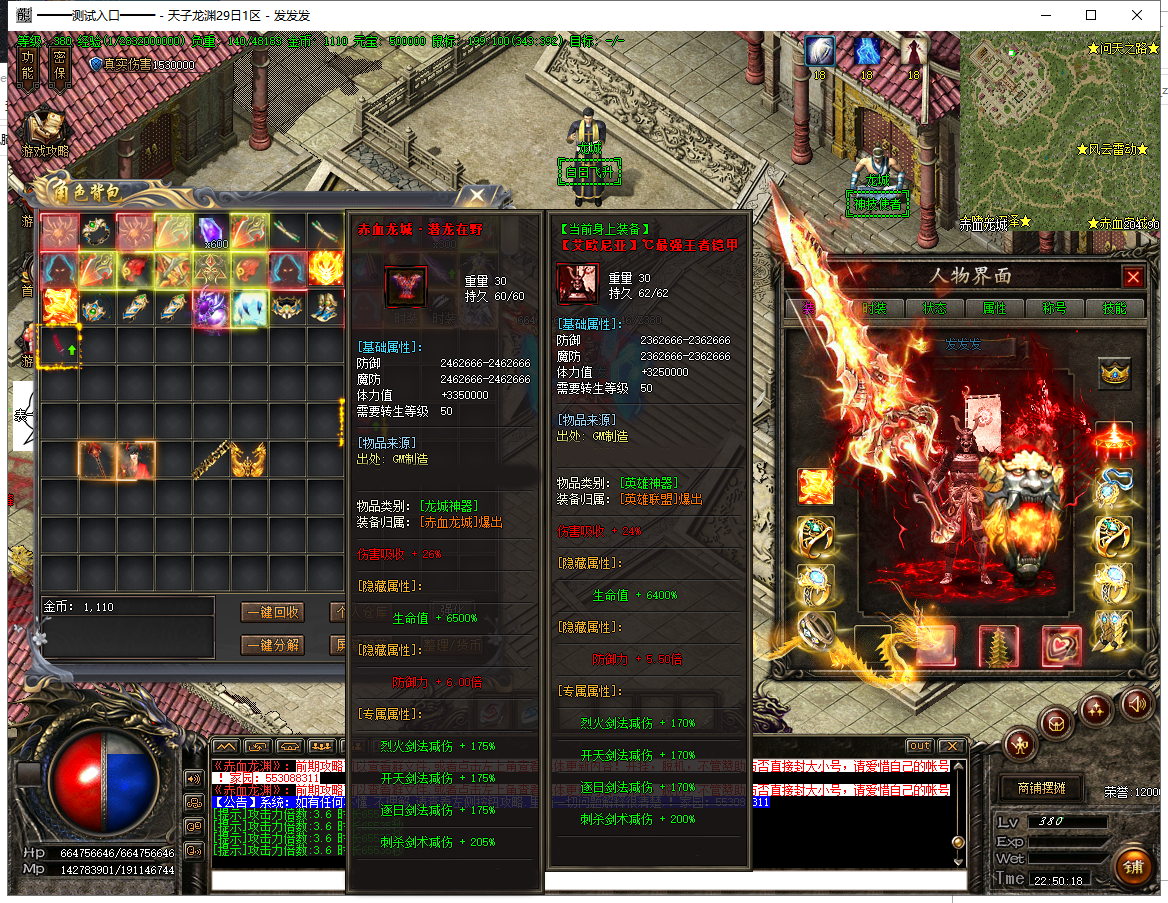The image size is (1168, 903).
Task: Select the golden wings item in bag
Action: tap(249, 460)
